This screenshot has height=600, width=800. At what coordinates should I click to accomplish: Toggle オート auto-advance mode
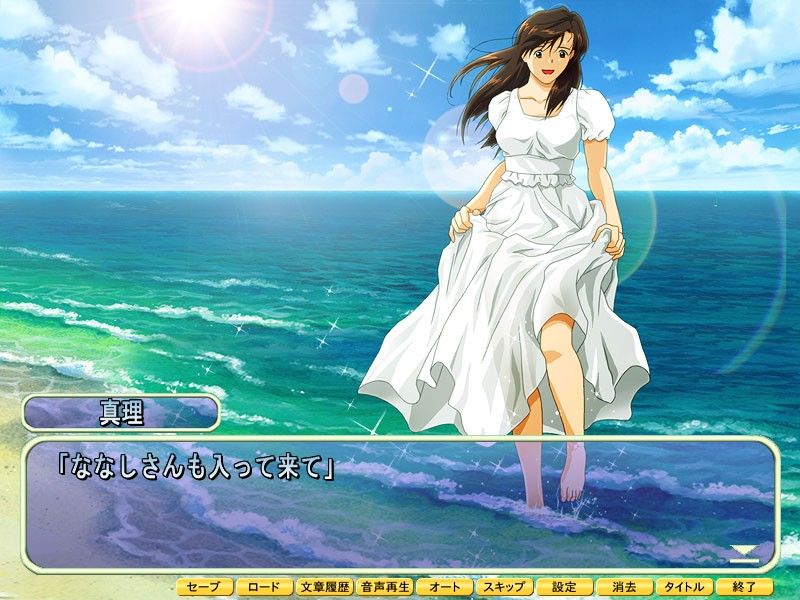(445, 587)
